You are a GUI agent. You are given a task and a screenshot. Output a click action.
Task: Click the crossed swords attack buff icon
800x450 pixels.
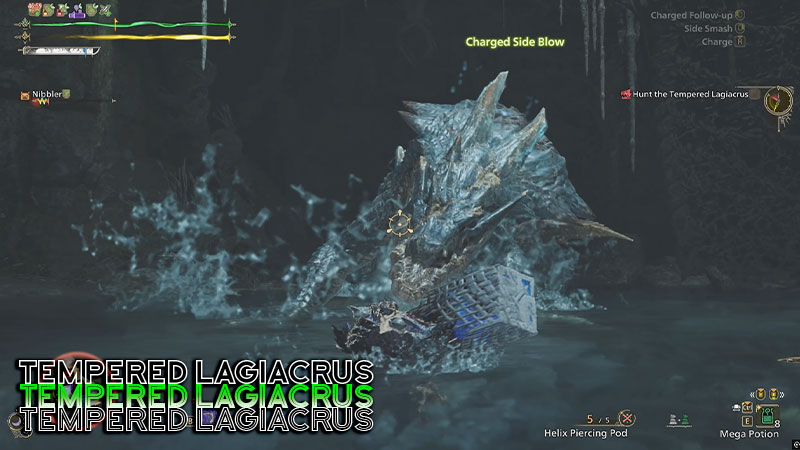pos(104,9)
